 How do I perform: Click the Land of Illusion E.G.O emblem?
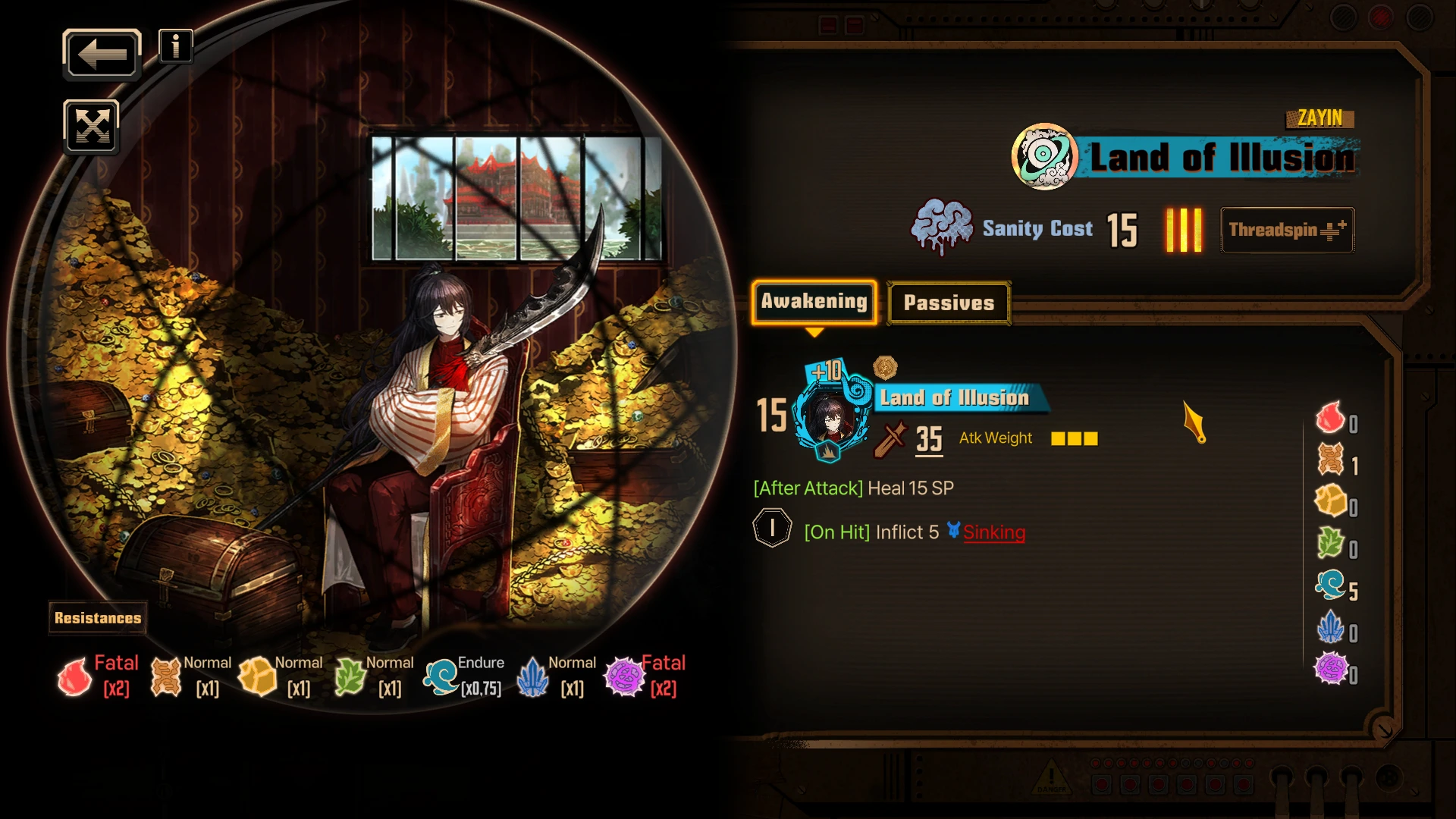tap(1044, 157)
